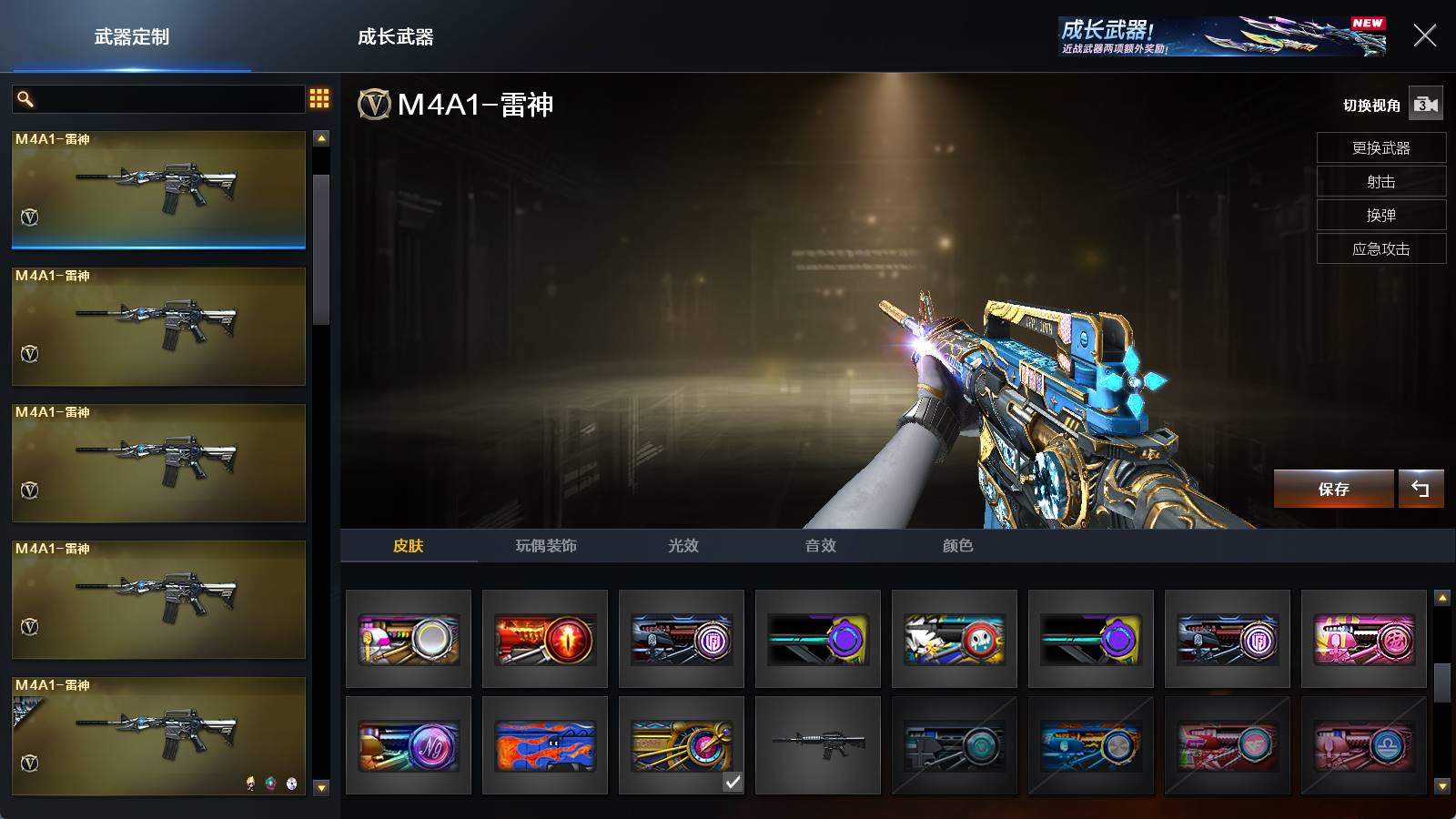The image size is (1456, 819).
Task: Open the 成长武器 tab
Action: (395, 37)
